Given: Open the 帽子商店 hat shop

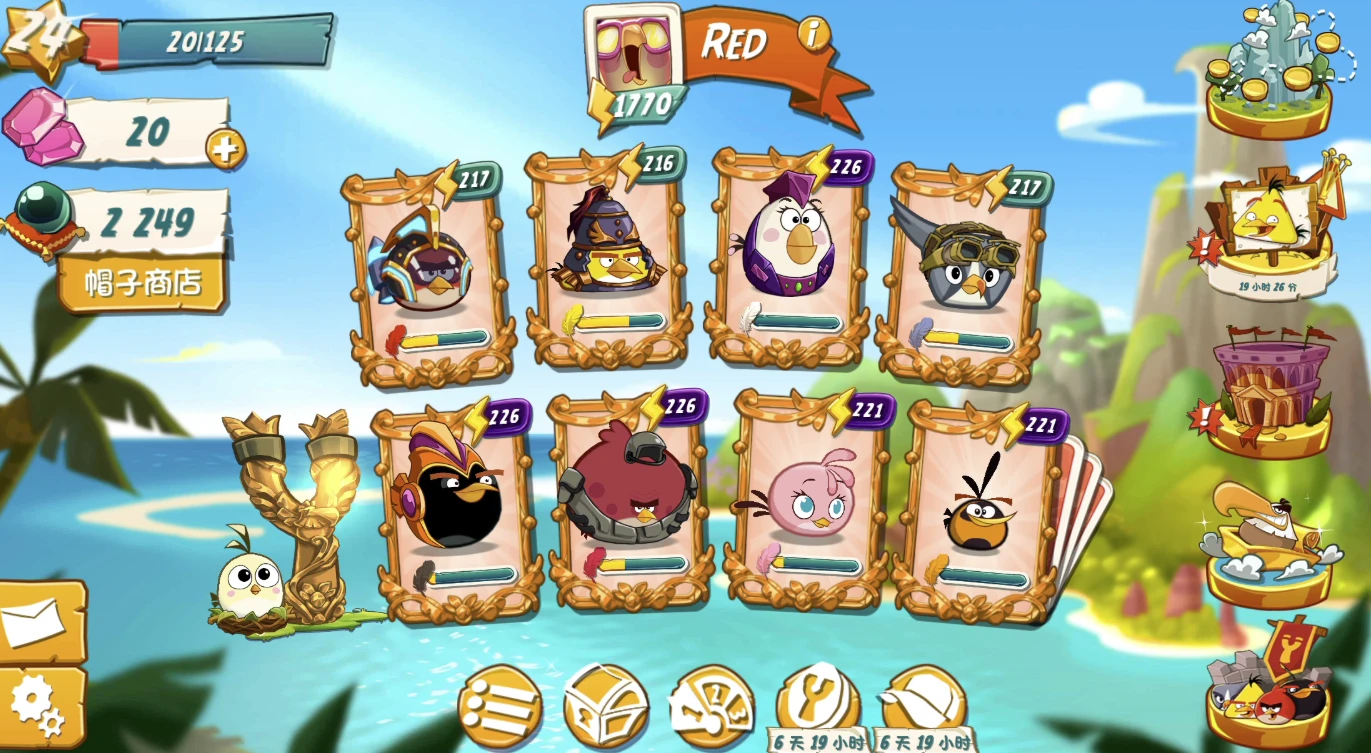Looking at the screenshot, I should (x=143, y=283).
